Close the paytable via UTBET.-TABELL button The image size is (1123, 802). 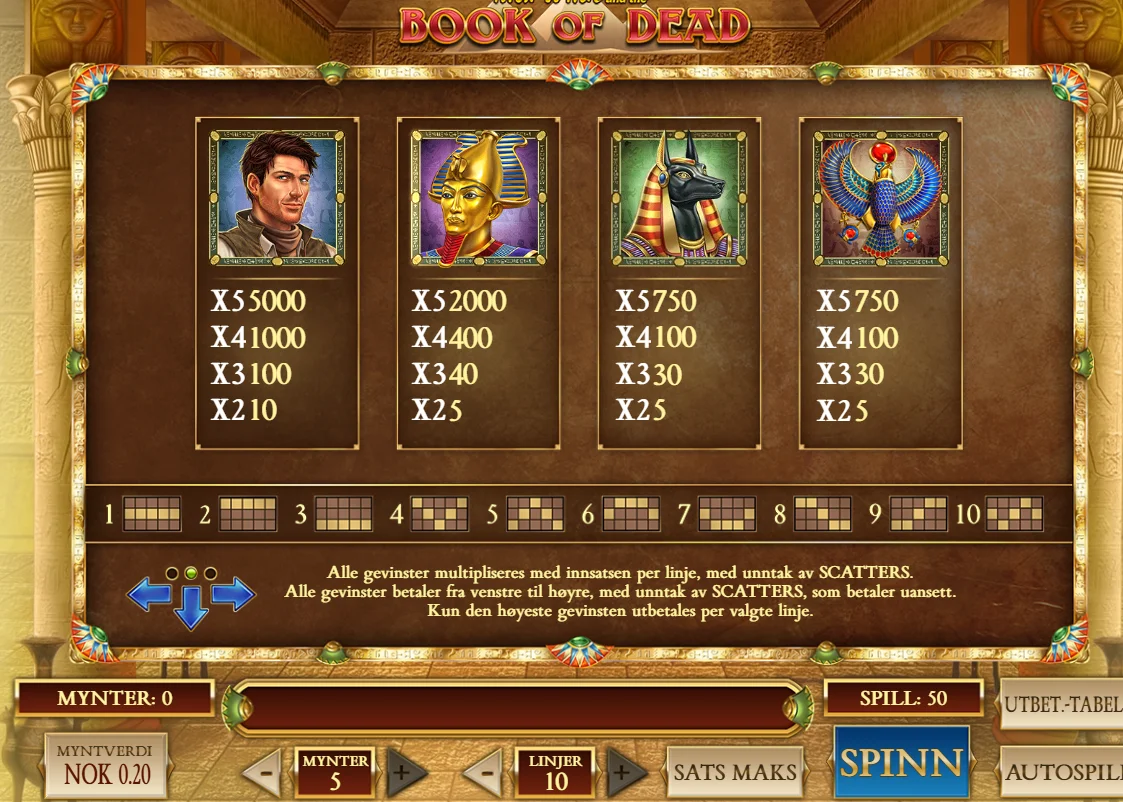[1062, 705]
